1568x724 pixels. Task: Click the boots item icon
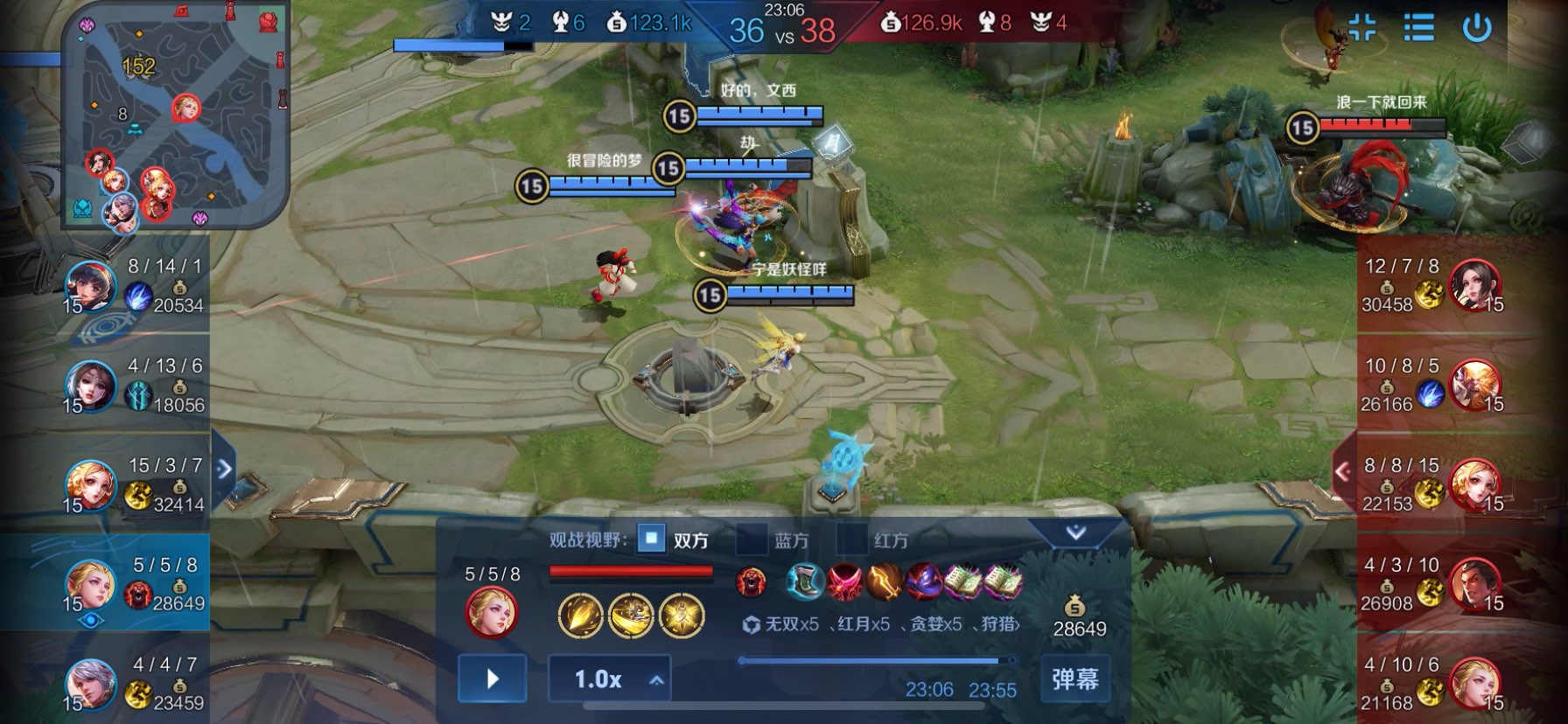click(804, 581)
